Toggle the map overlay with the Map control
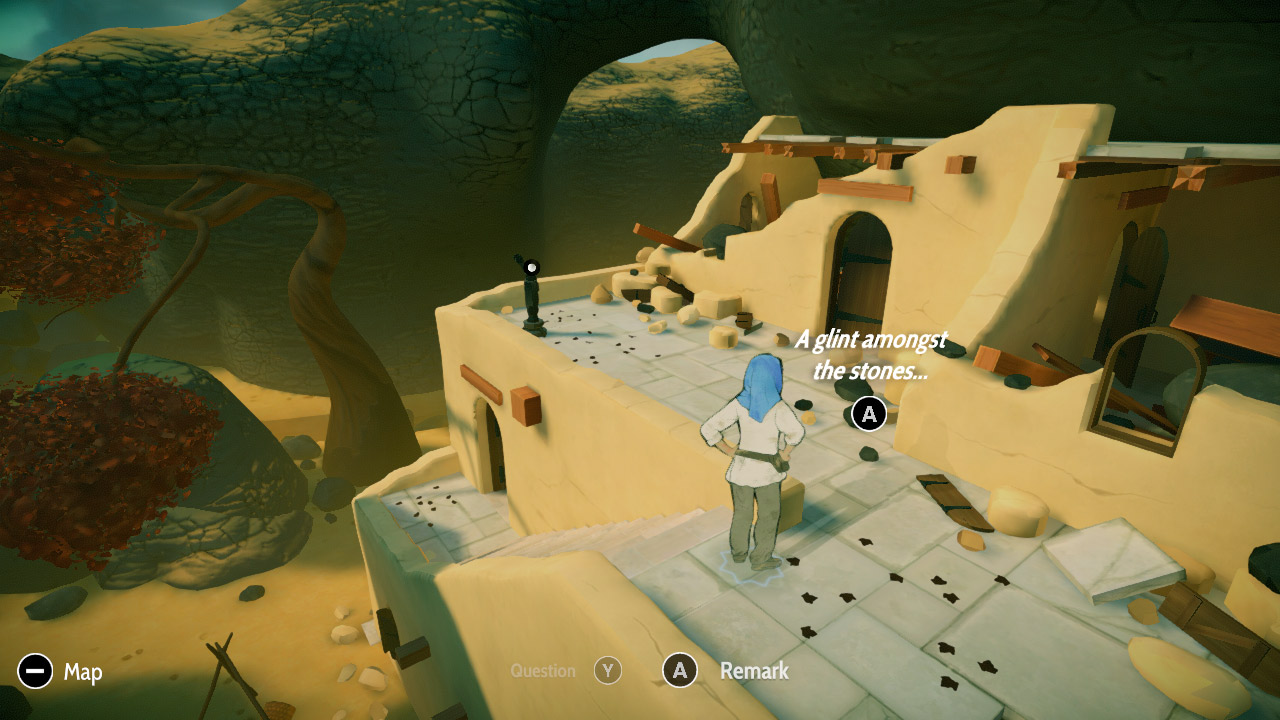This screenshot has width=1280, height=720. 34,672
